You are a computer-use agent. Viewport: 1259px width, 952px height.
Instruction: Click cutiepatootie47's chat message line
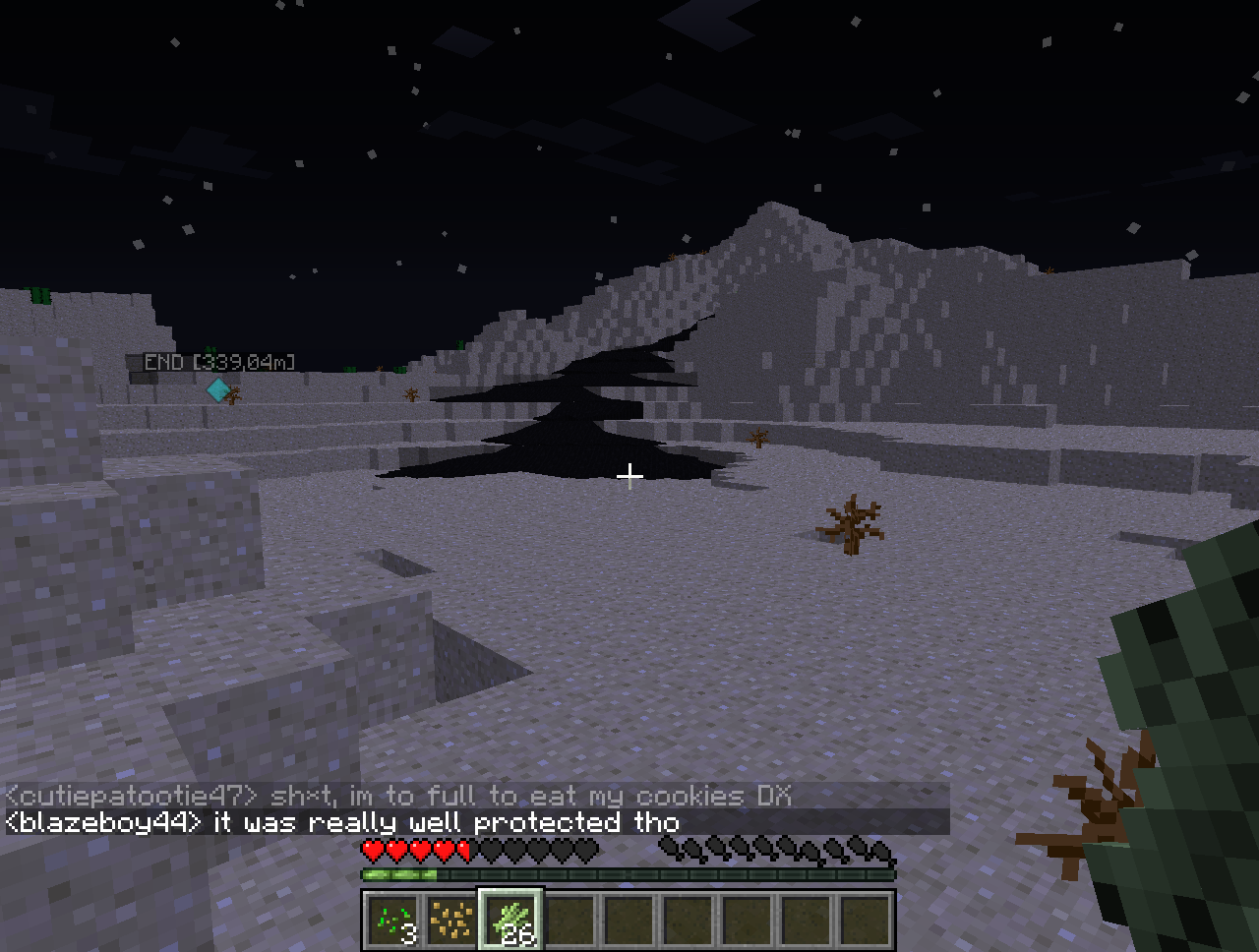coord(398,795)
